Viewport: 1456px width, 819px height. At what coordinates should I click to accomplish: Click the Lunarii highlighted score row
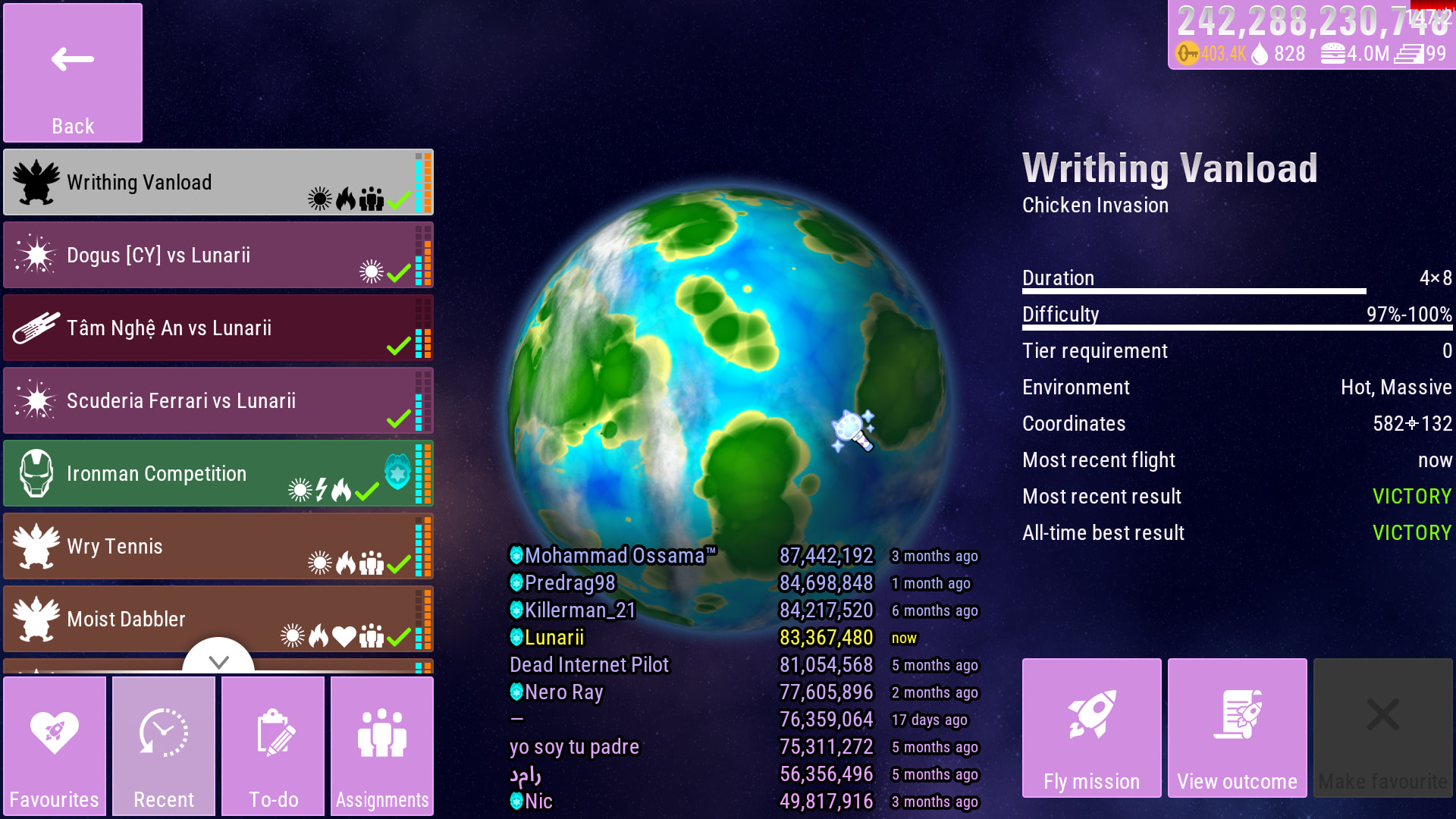tap(743, 638)
